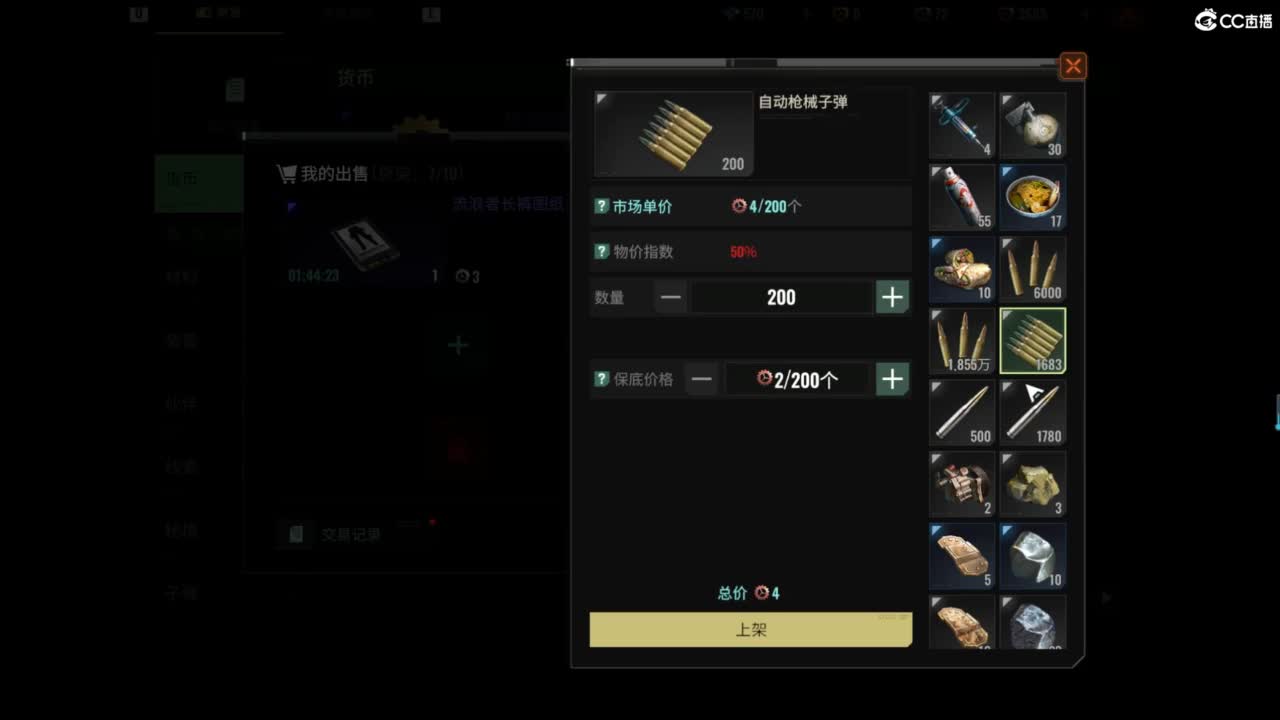Click the rifle ammo stack showing 6000

point(1033,268)
